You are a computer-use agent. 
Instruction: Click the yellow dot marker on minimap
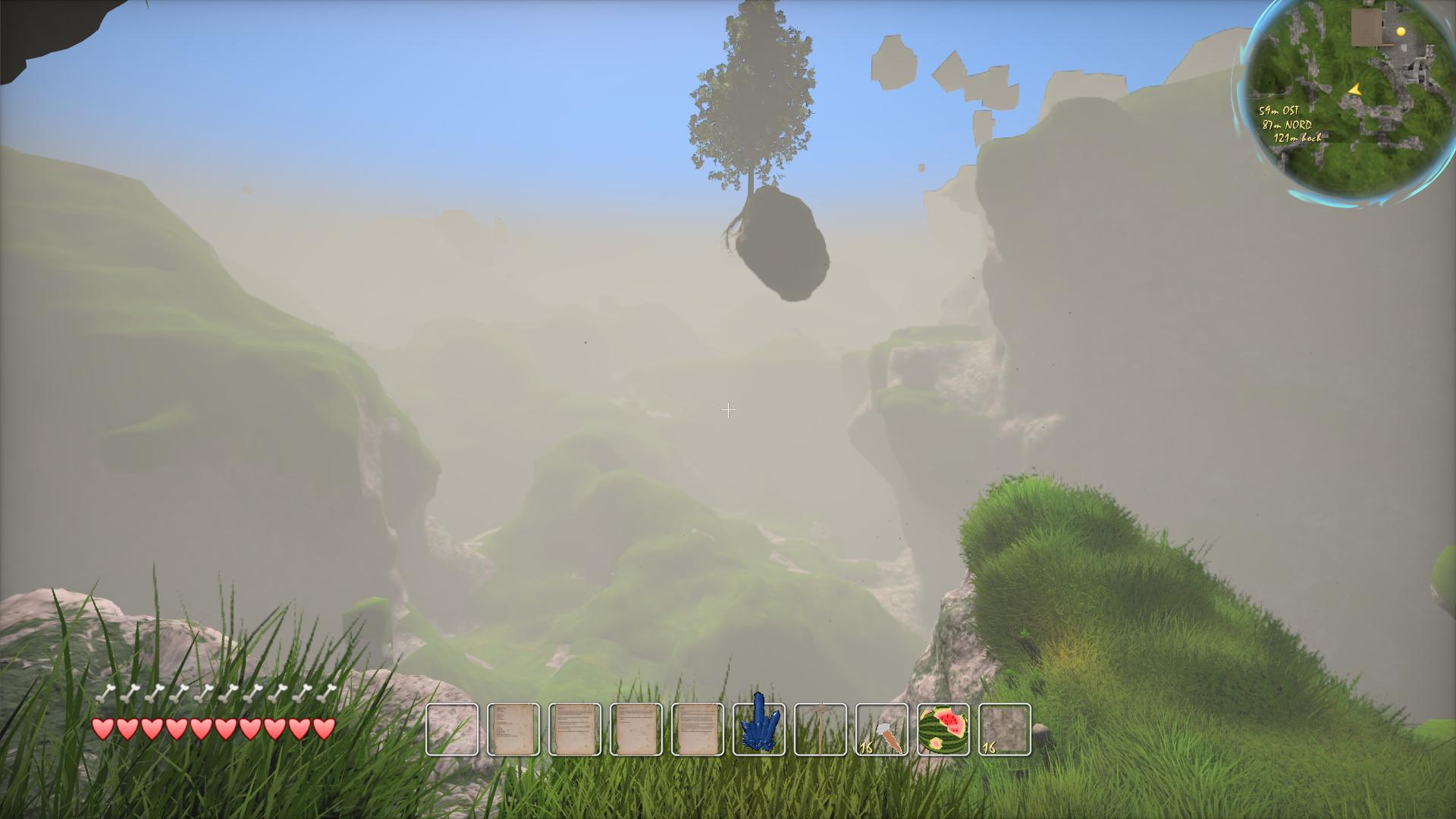click(1401, 31)
